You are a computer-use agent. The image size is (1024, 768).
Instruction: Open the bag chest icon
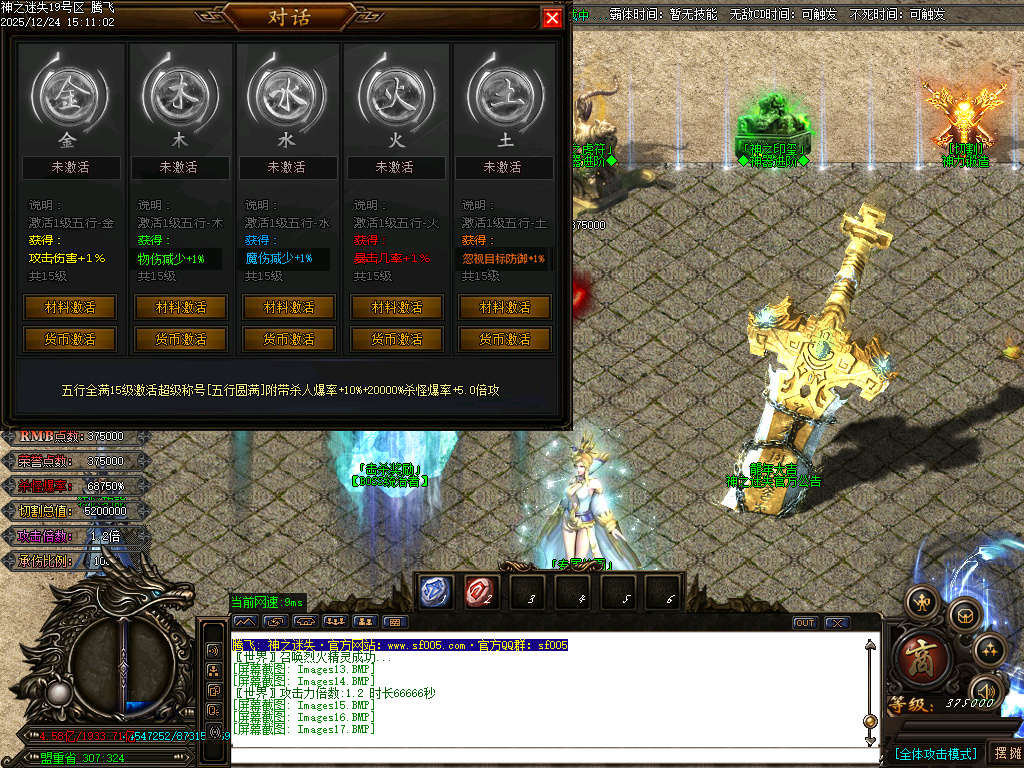965,614
